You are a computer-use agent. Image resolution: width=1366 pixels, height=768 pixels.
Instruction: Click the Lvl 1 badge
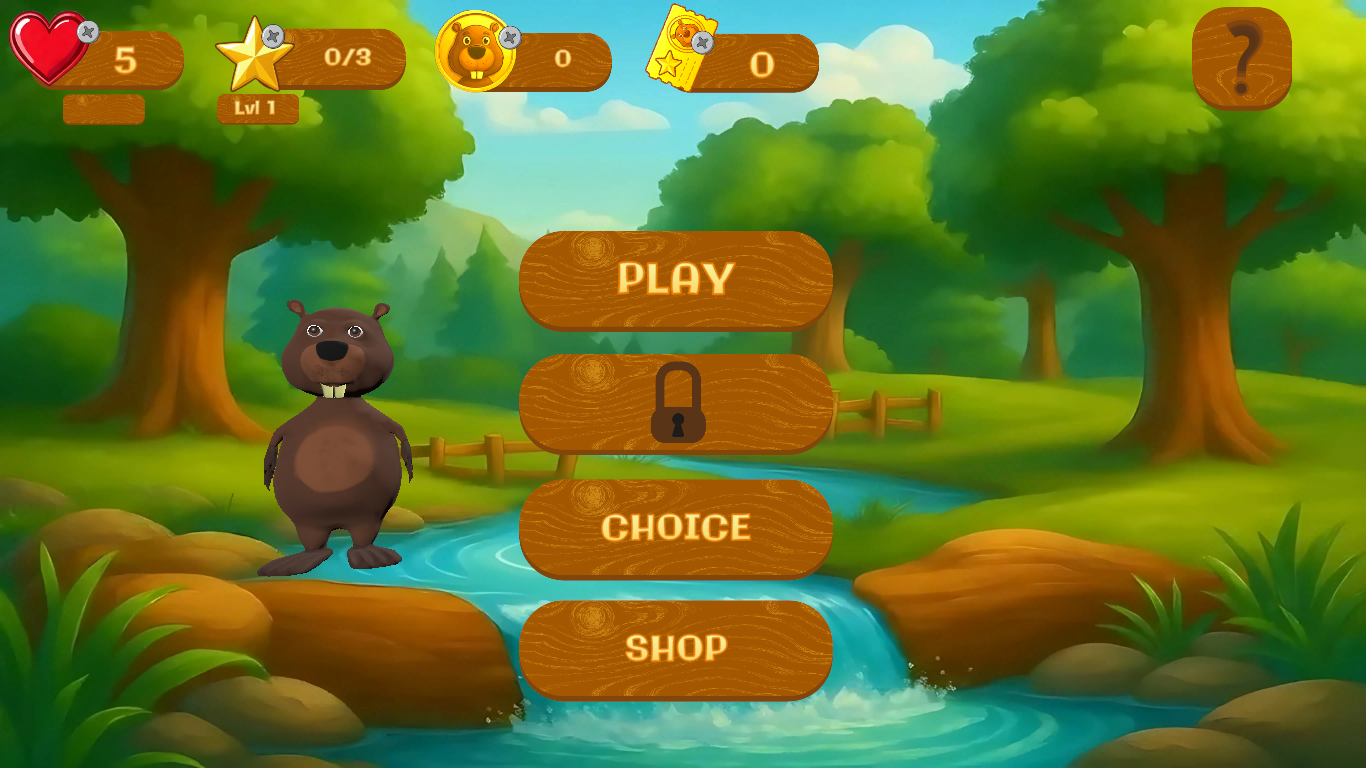point(257,109)
